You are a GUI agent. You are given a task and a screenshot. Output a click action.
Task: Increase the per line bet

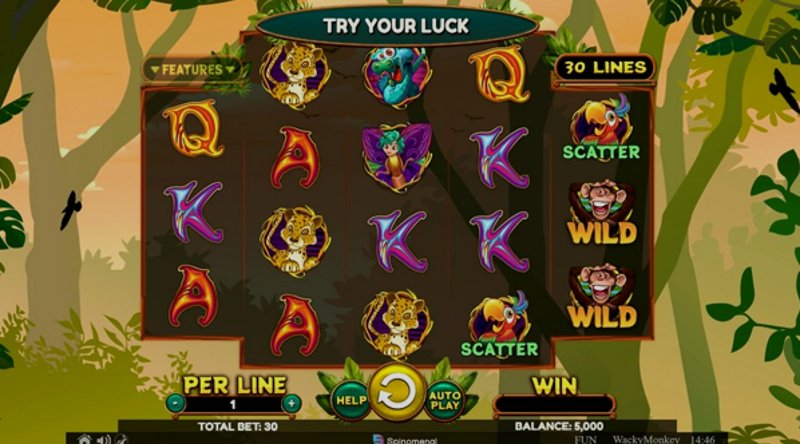[291, 403]
